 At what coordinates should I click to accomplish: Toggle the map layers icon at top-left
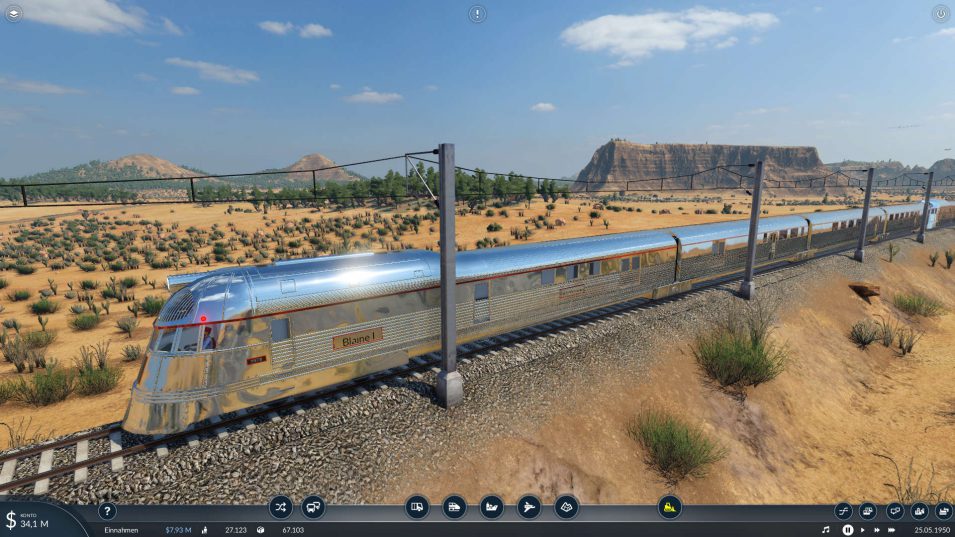pyautogui.click(x=13, y=14)
